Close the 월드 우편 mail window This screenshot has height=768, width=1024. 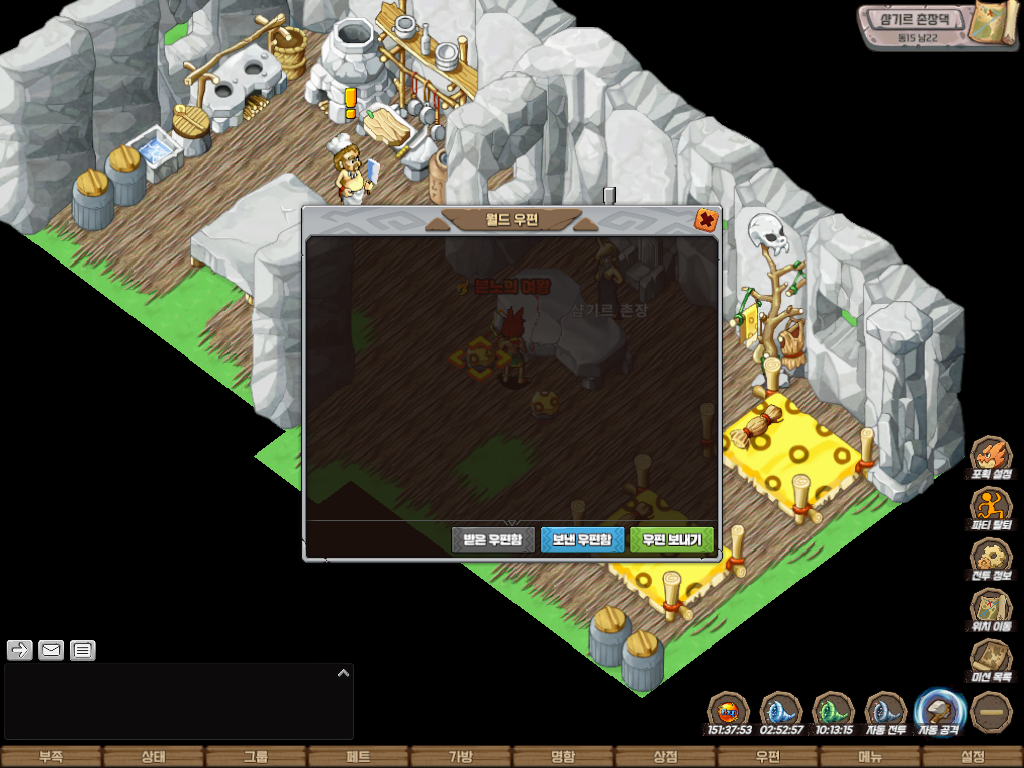[706, 220]
